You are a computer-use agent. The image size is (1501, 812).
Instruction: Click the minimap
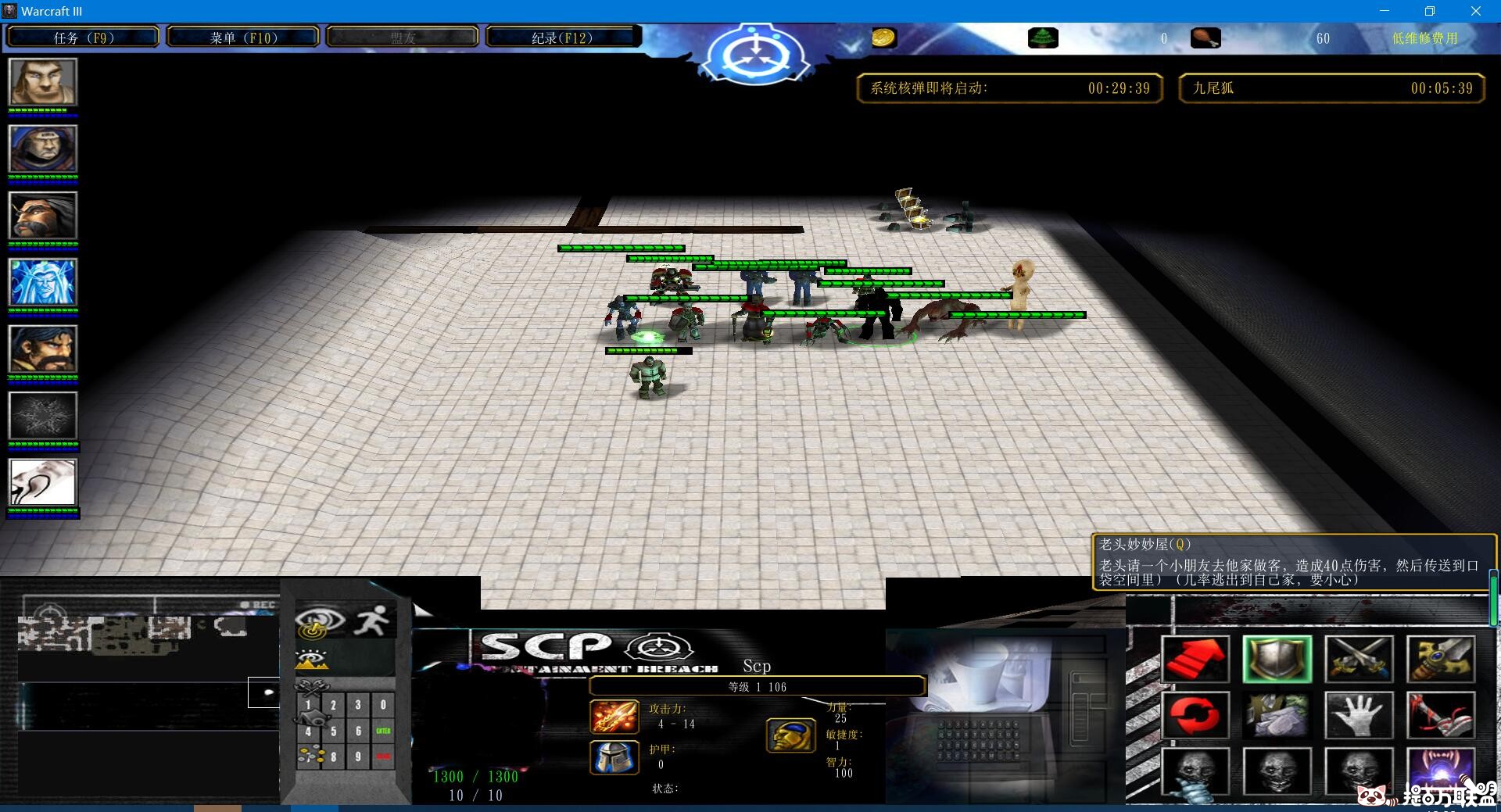tap(141, 688)
